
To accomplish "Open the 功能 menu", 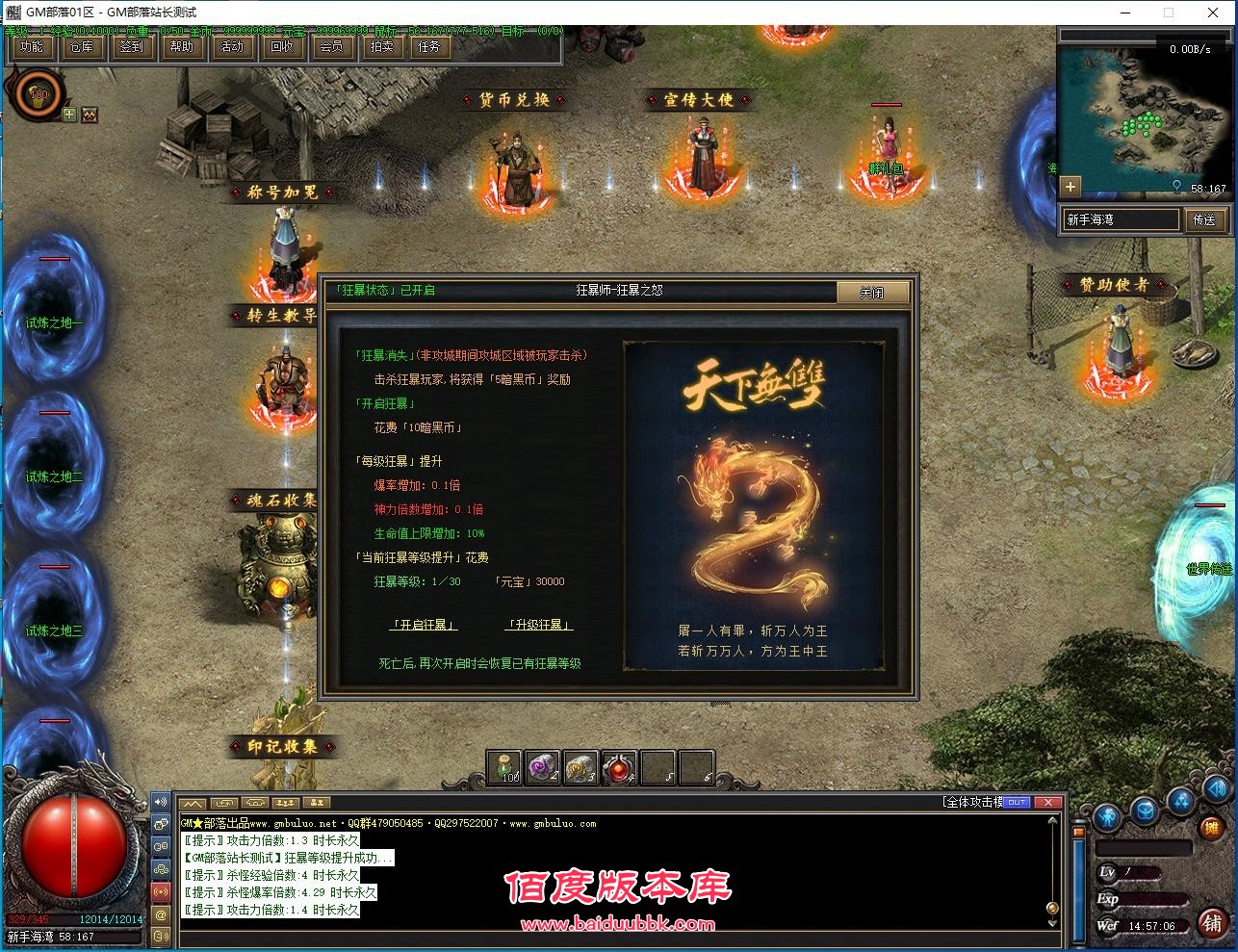I will pos(32,46).
